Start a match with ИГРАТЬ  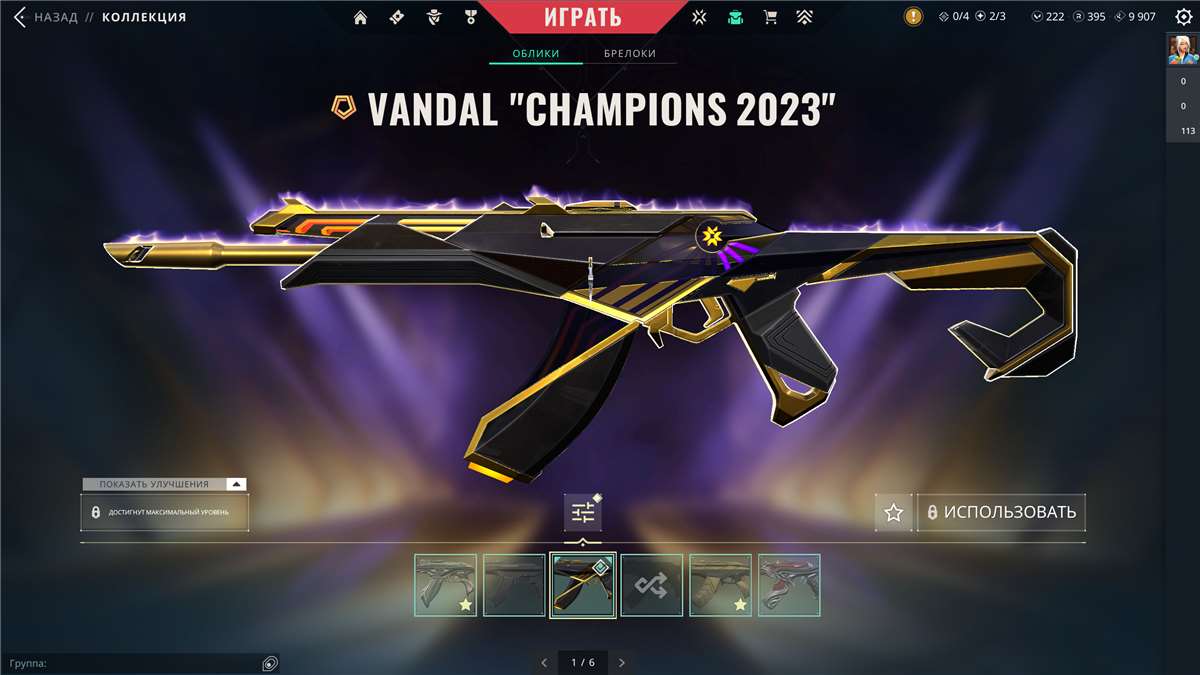pyautogui.click(x=583, y=17)
